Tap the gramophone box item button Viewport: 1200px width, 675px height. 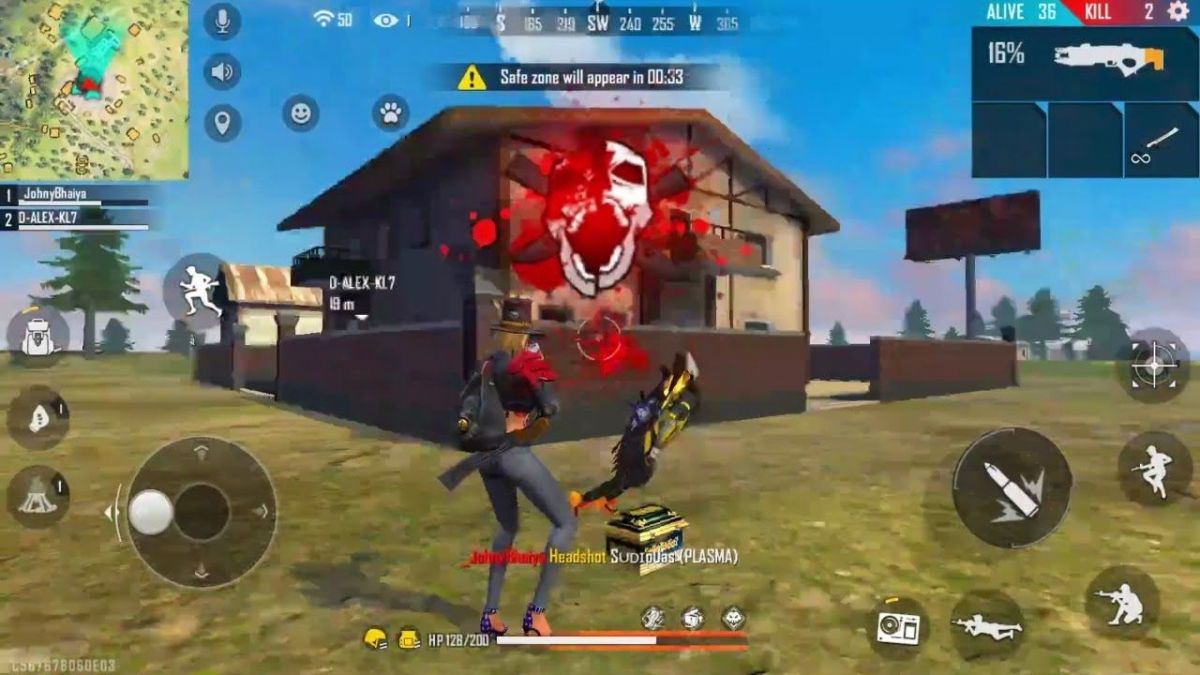[x=897, y=627]
